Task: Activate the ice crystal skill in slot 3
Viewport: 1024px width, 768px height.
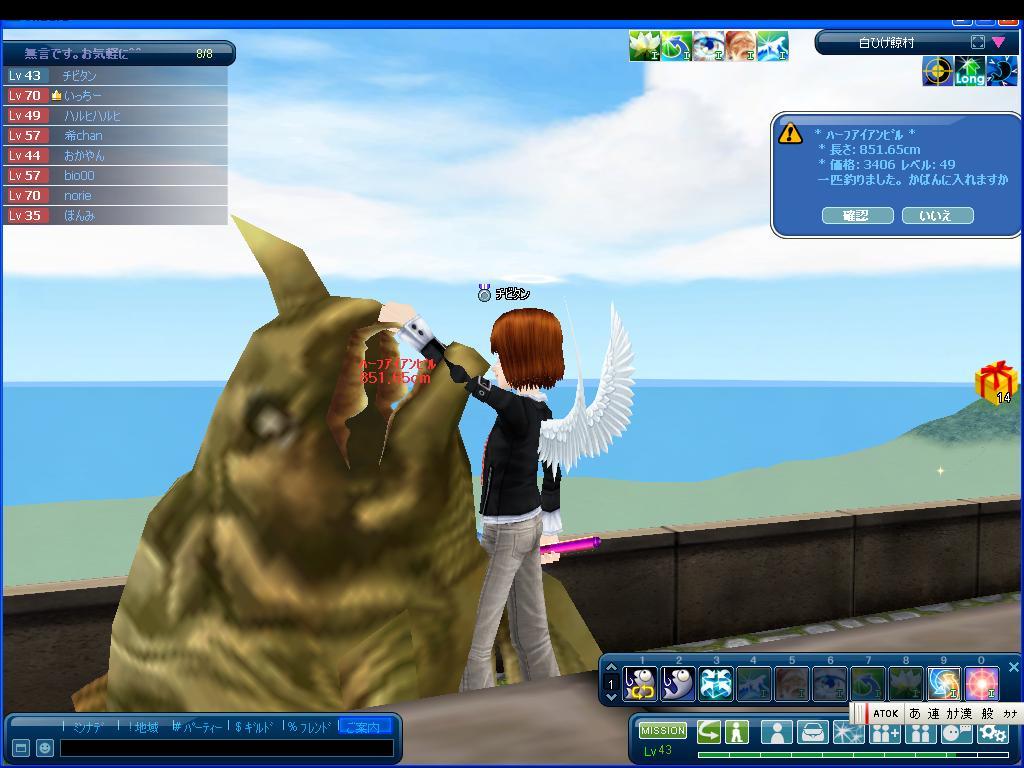Action: click(x=716, y=684)
